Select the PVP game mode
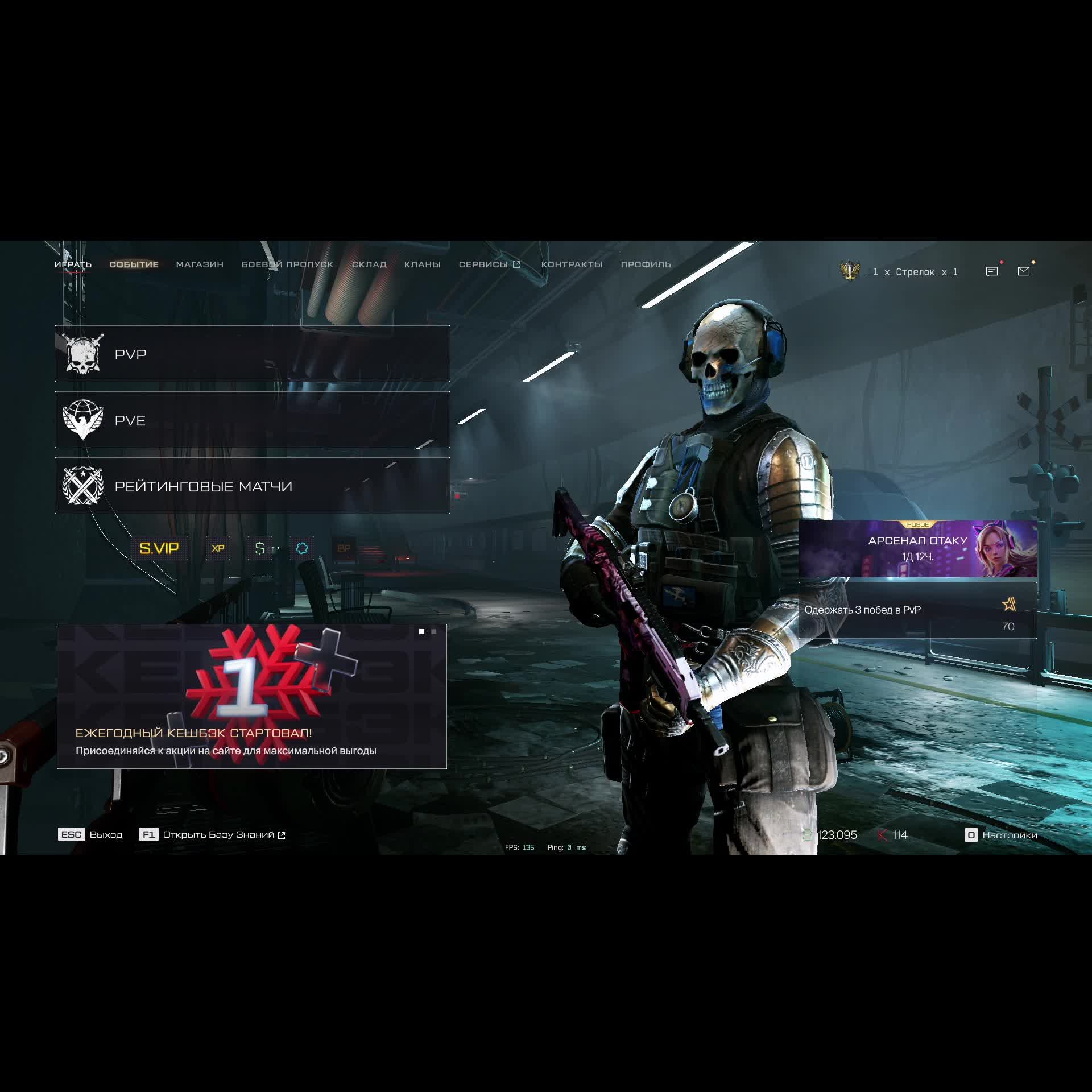1092x1092 pixels. [x=252, y=354]
